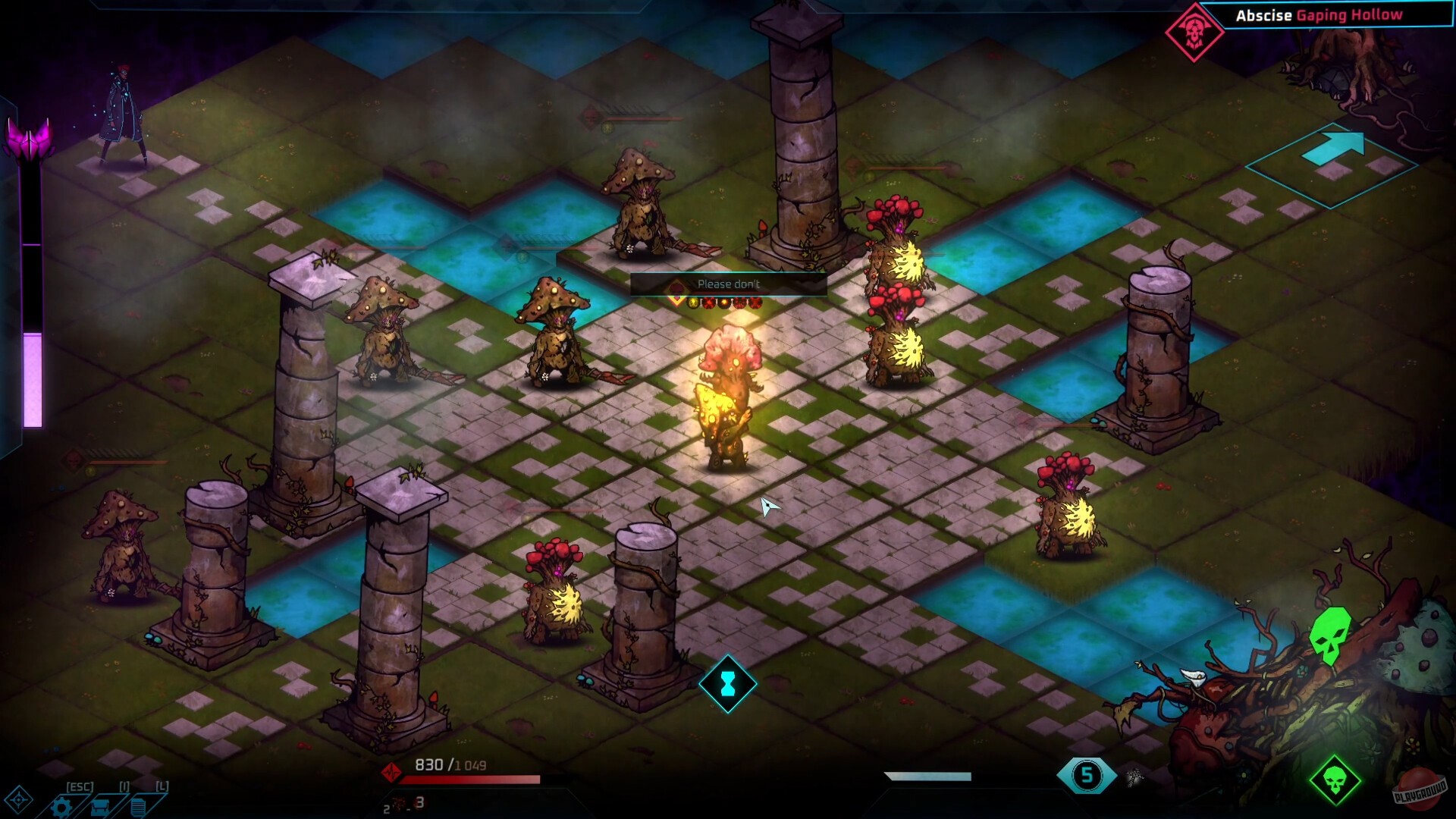Image resolution: width=1456 pixels, height=819 pixels.
Task: Click the 'Please don't' dialogue box
Action: pyautogui.click(x=729, y=284)
